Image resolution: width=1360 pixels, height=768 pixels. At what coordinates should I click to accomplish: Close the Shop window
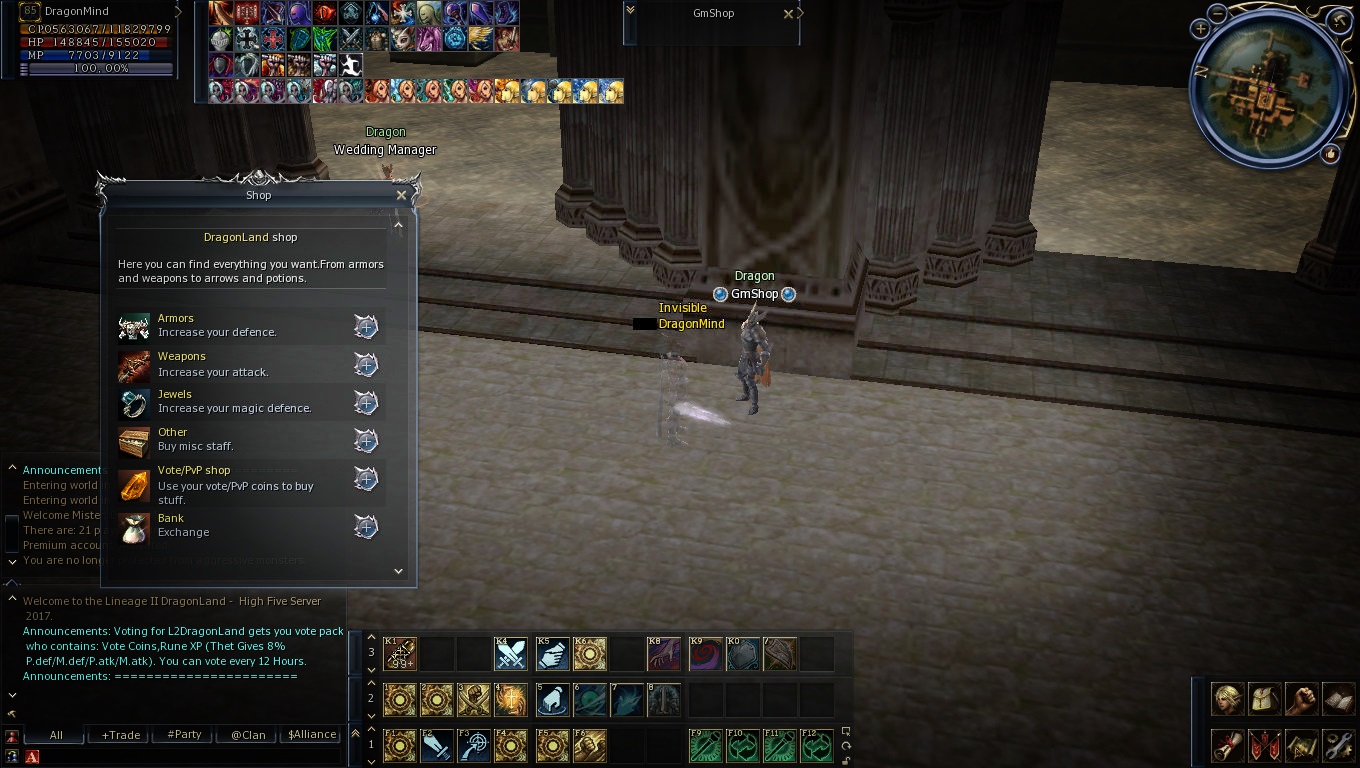click(x=401, y=196)
